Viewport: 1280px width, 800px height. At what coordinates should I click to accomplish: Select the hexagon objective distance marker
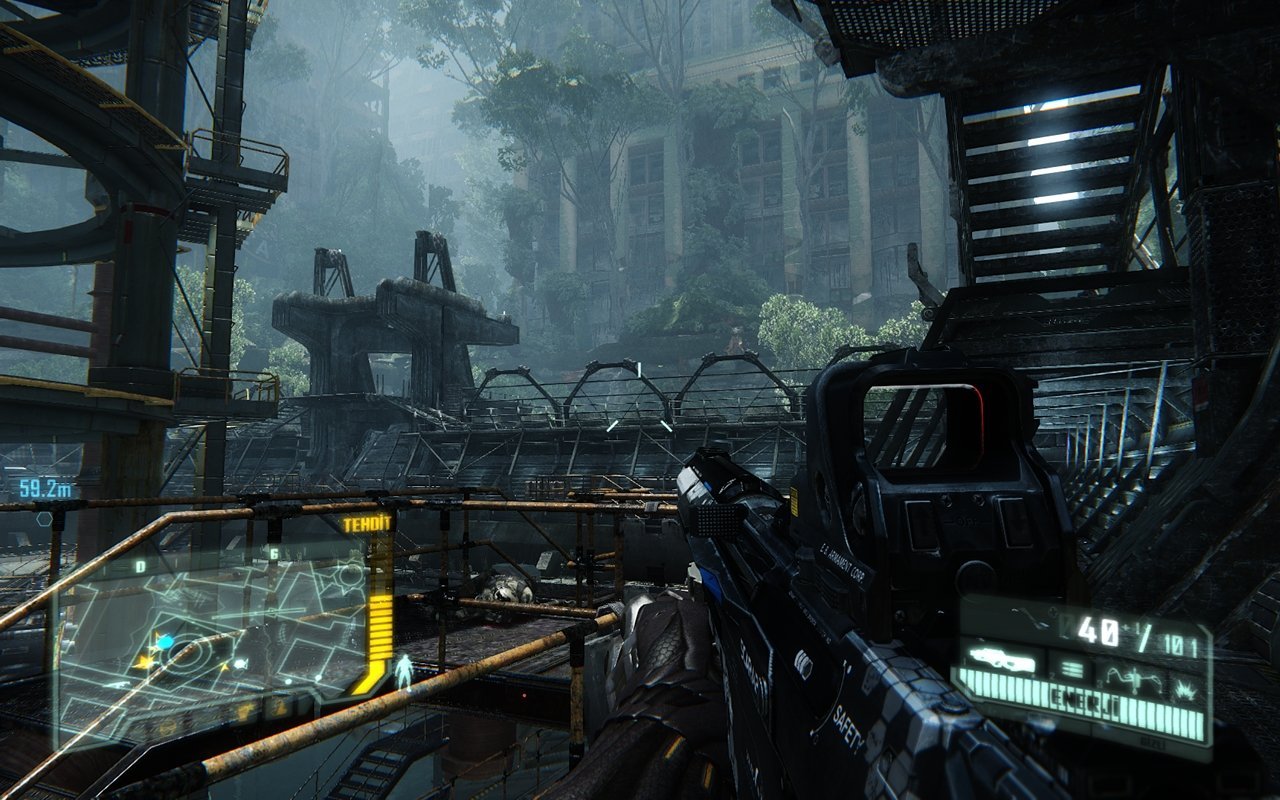click(44, 519)
